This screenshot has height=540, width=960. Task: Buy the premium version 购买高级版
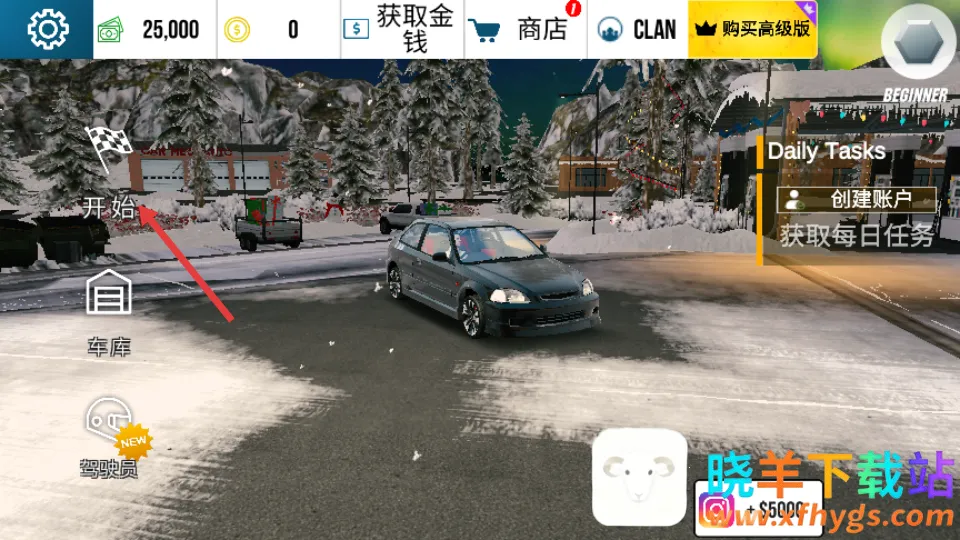[753, 29]
